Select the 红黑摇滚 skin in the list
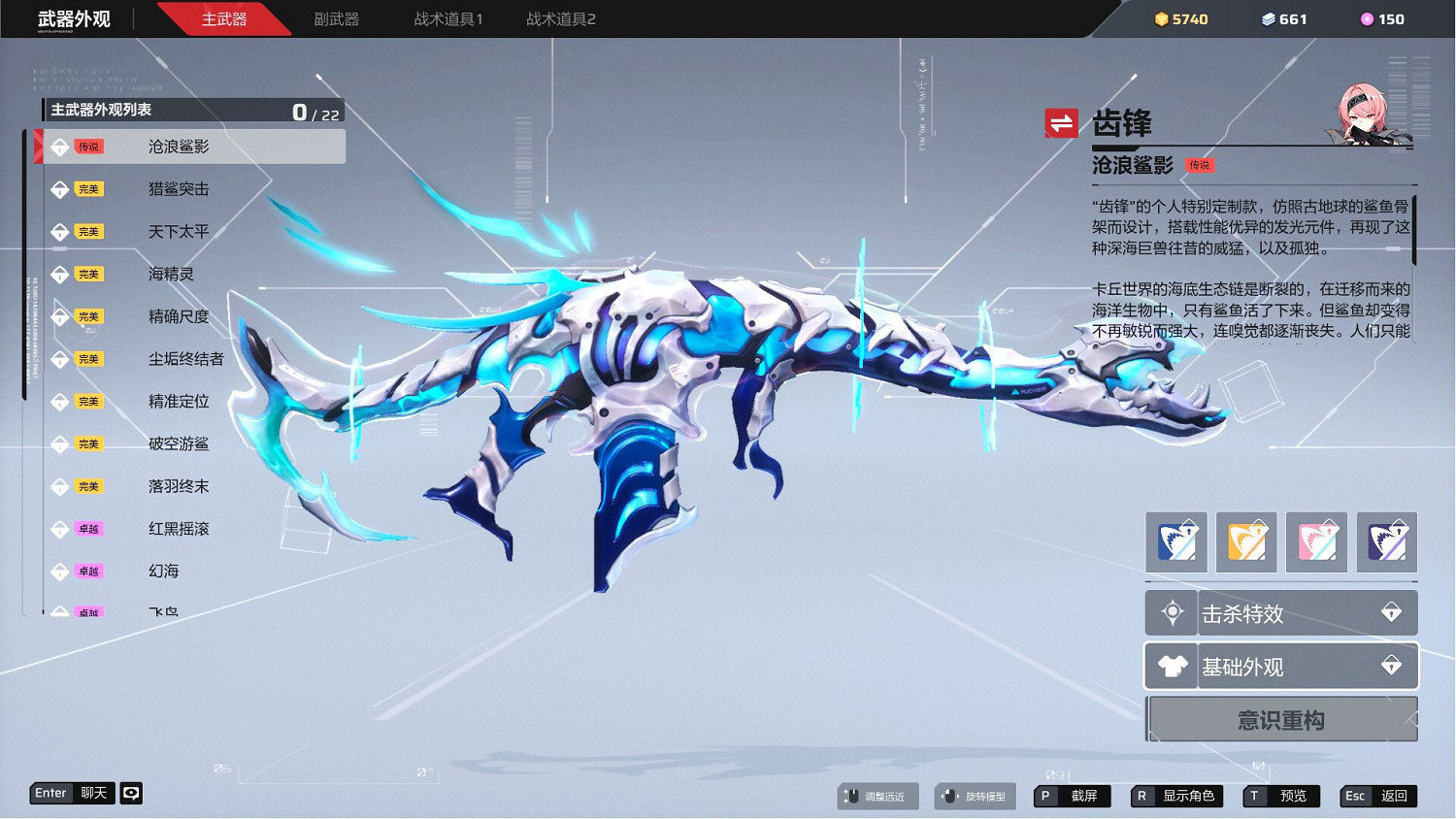The height and width of the screenshot is (819, 1456). (178, 529)
